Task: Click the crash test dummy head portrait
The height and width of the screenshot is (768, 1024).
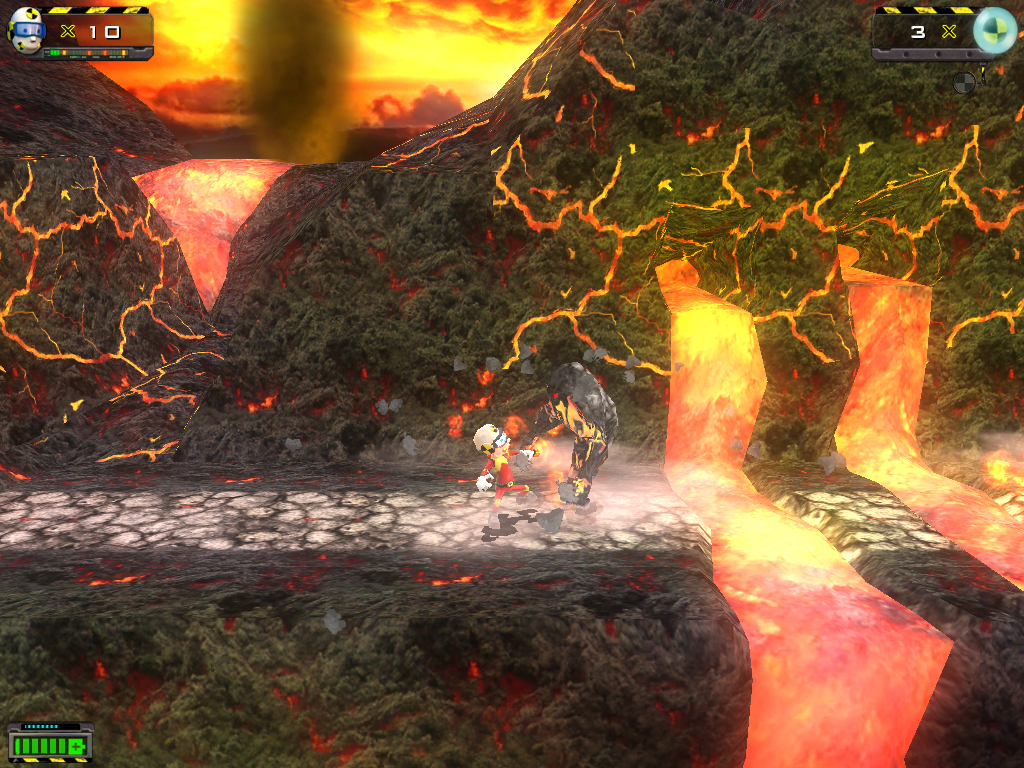Action: point(26,30)
